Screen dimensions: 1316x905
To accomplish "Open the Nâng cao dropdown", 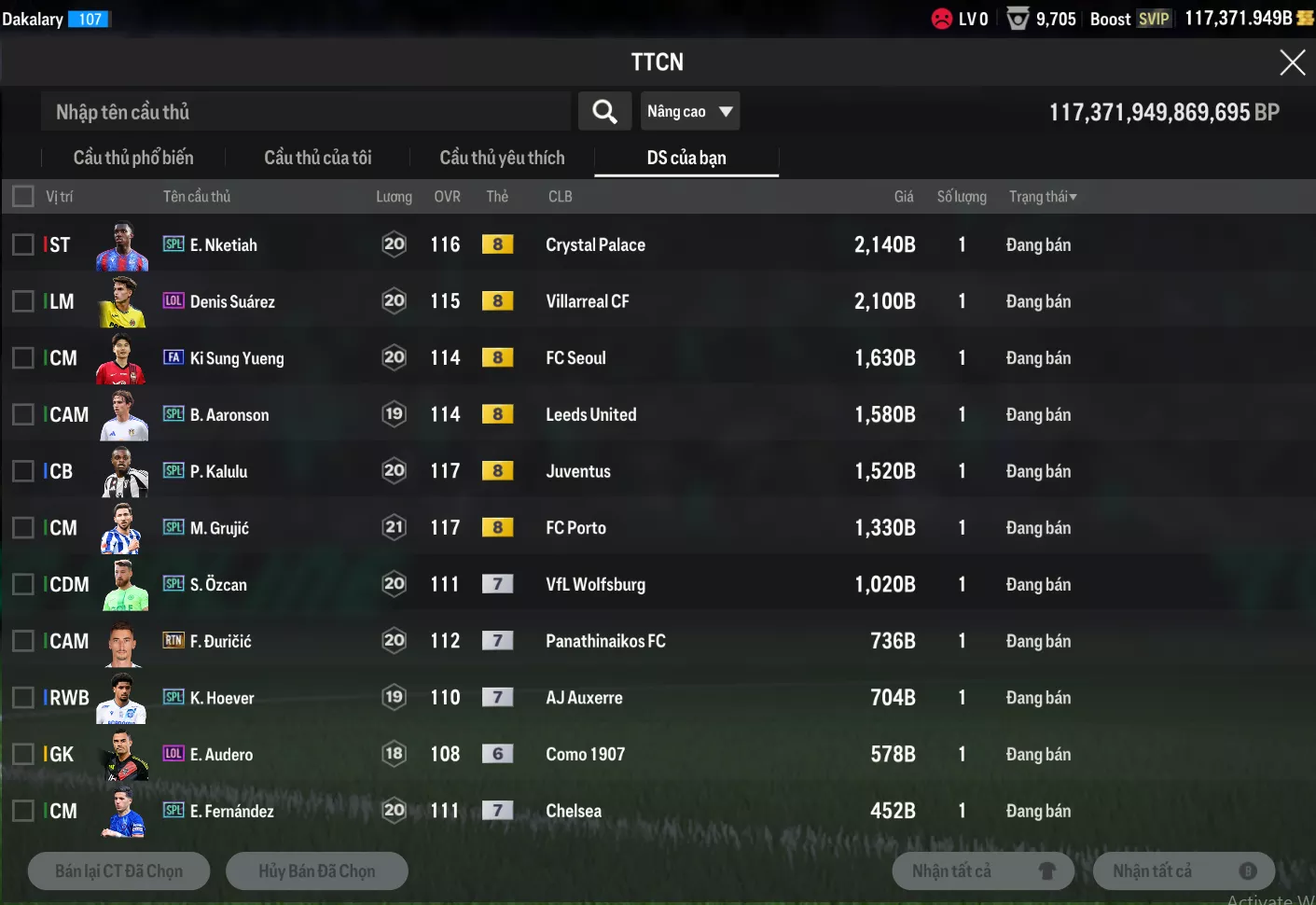I will (689, 112).
